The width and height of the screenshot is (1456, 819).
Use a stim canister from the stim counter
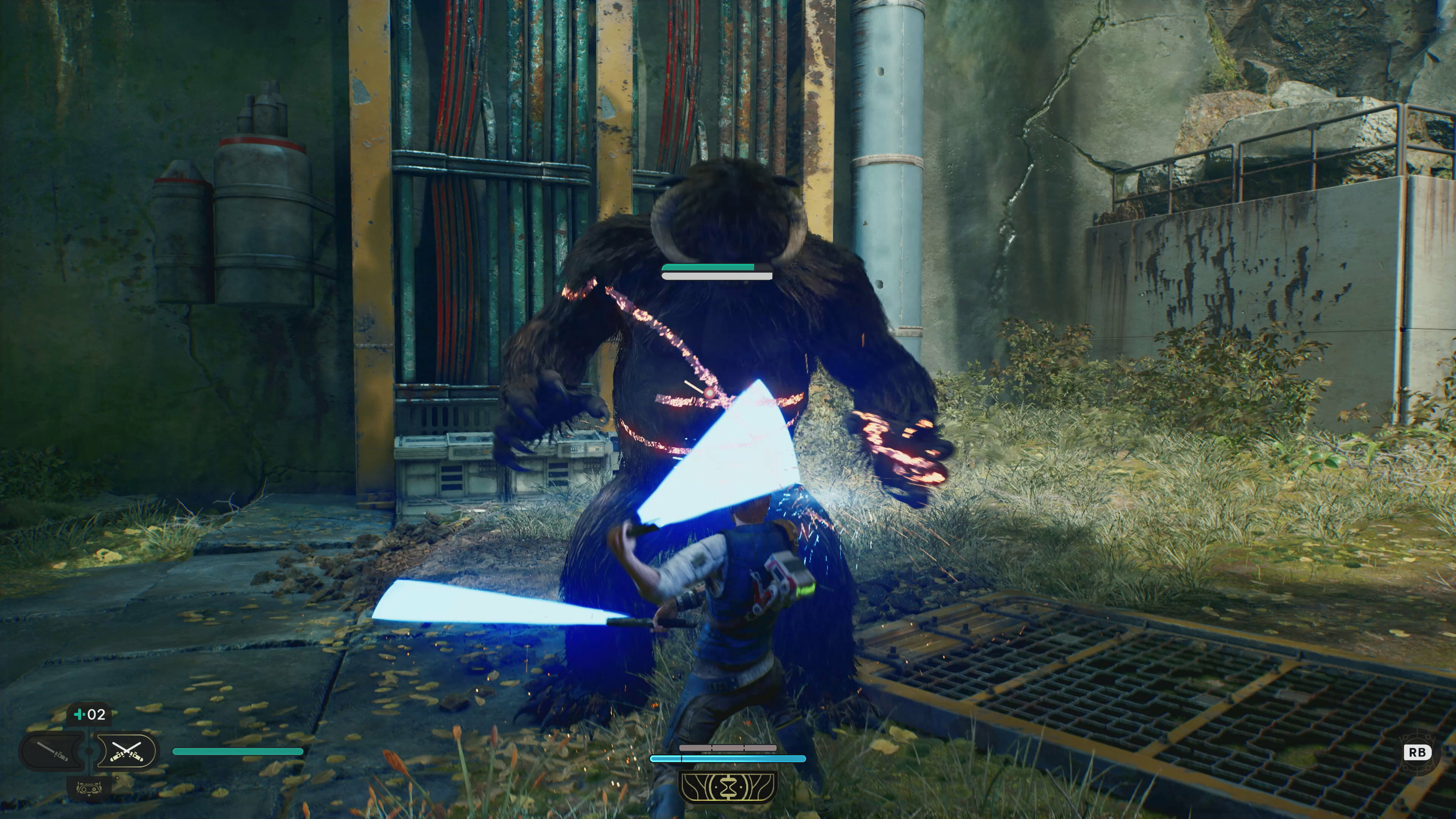89,714
